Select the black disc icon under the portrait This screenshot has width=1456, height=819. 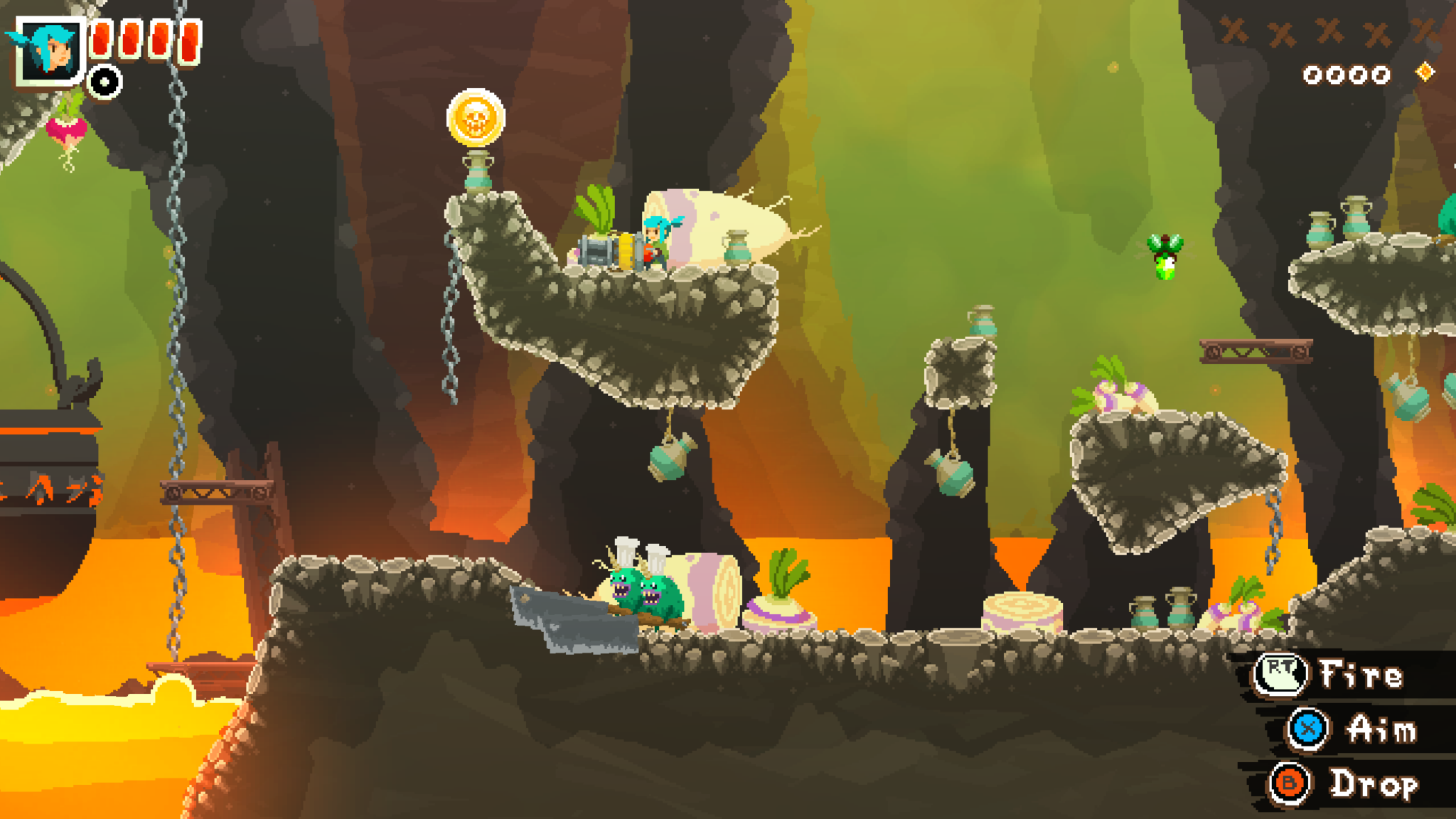(x=105, y=82)
